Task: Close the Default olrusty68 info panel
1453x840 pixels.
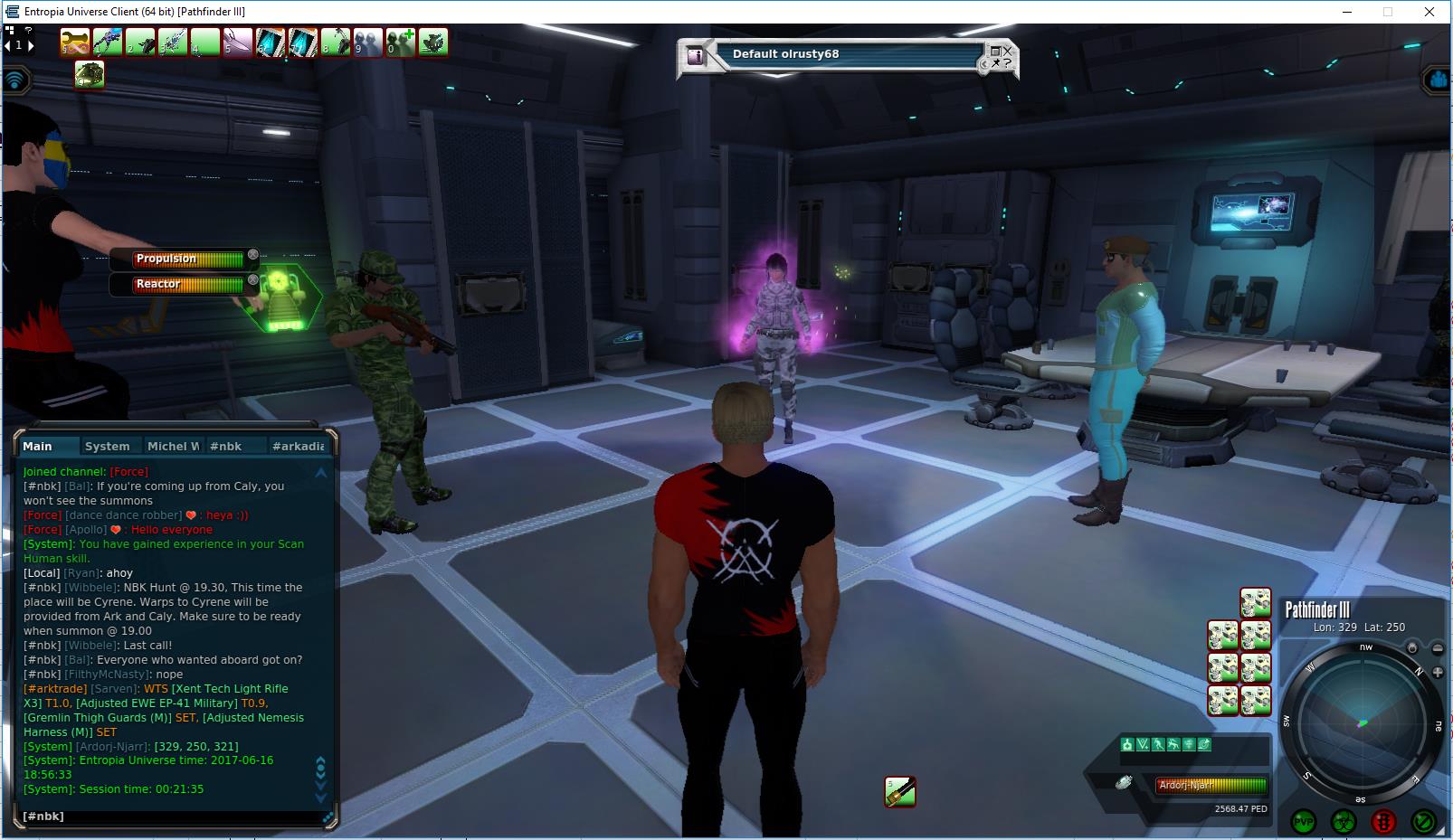Action: coord(1006,52)
